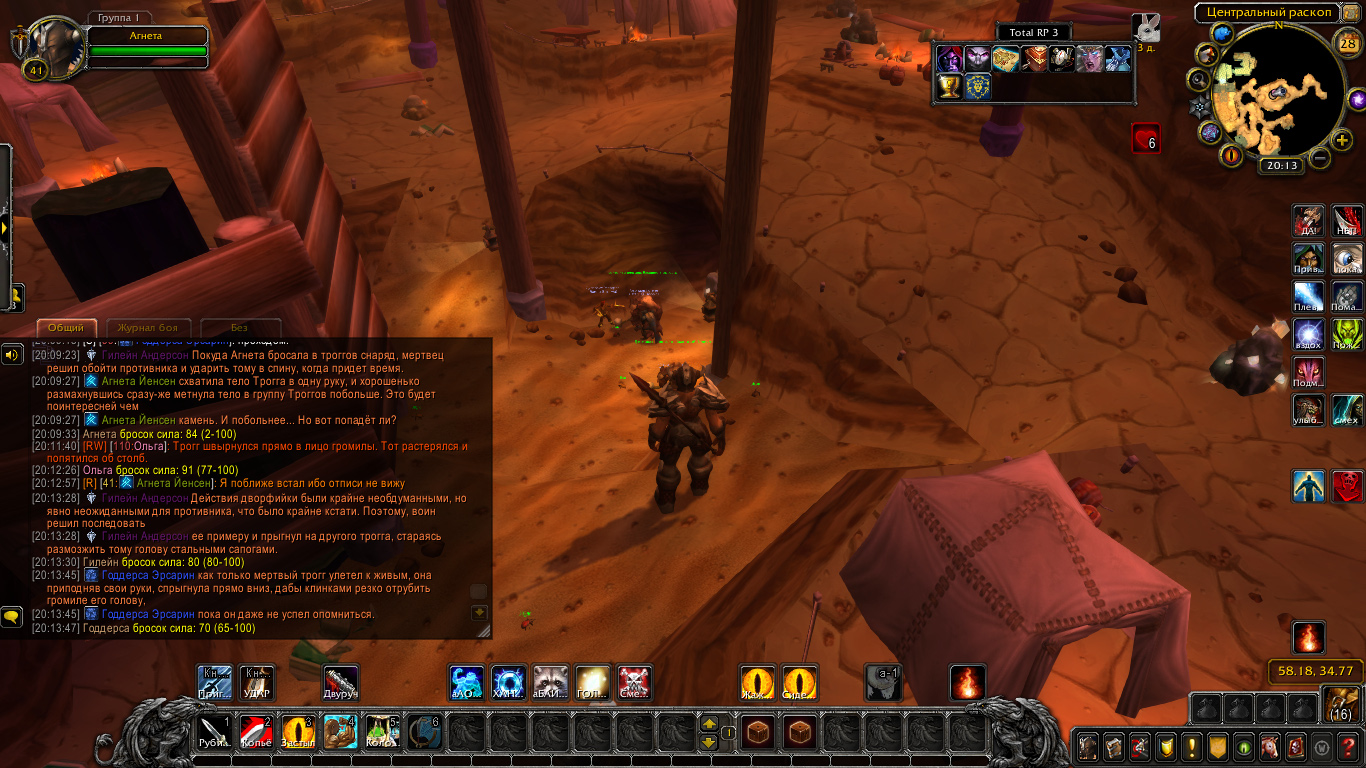Image resolution: width=1366 pixels, height=768 pixels.
Task: Use the Двуруч two-handed weapon macro
Action: tap(341, 682)
